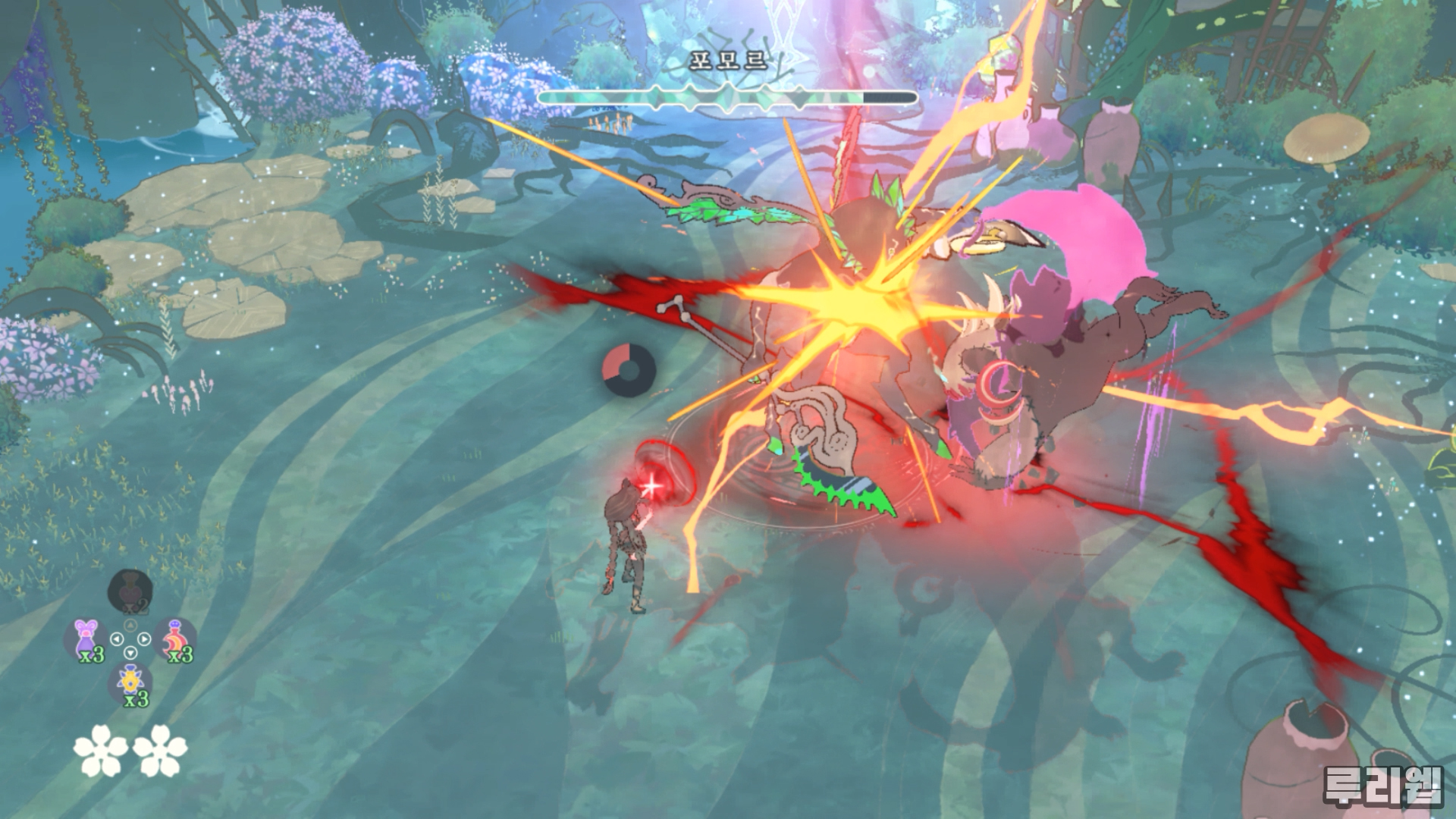1456x819 pixels.
Task: Choose the yellow spiked flask item
Action: [x=130, y=682]
